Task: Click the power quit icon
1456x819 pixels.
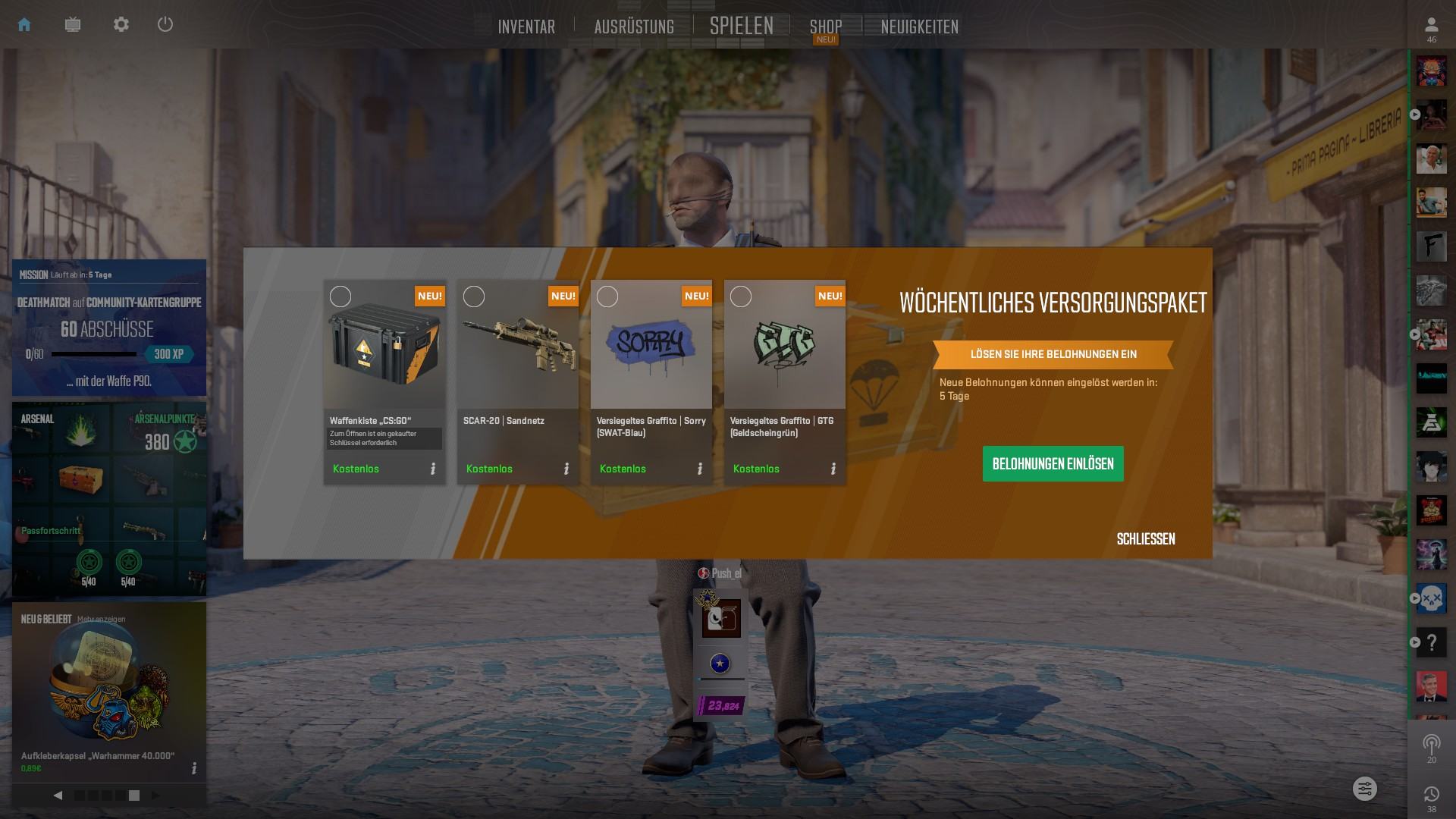Action: click(165, 24)
